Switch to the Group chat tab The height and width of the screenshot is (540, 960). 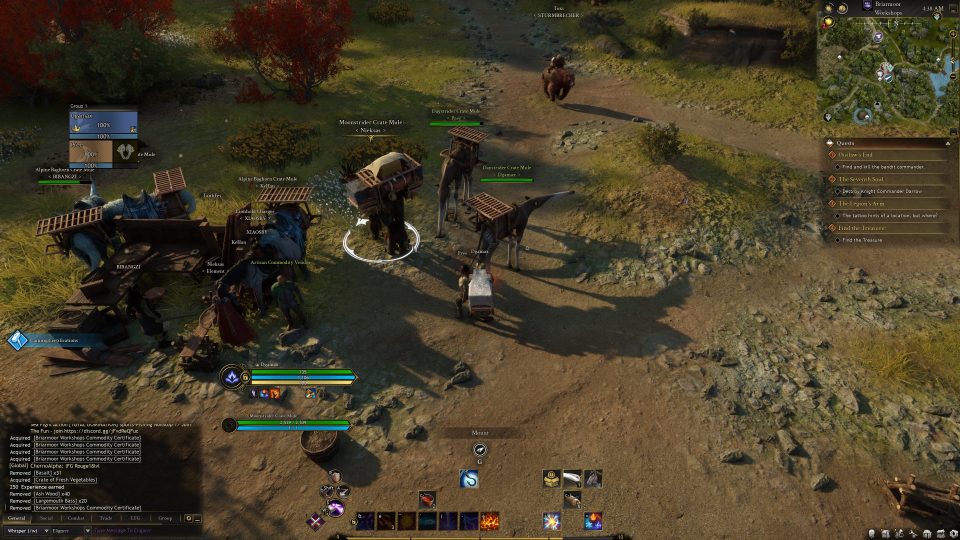(165, 518)
